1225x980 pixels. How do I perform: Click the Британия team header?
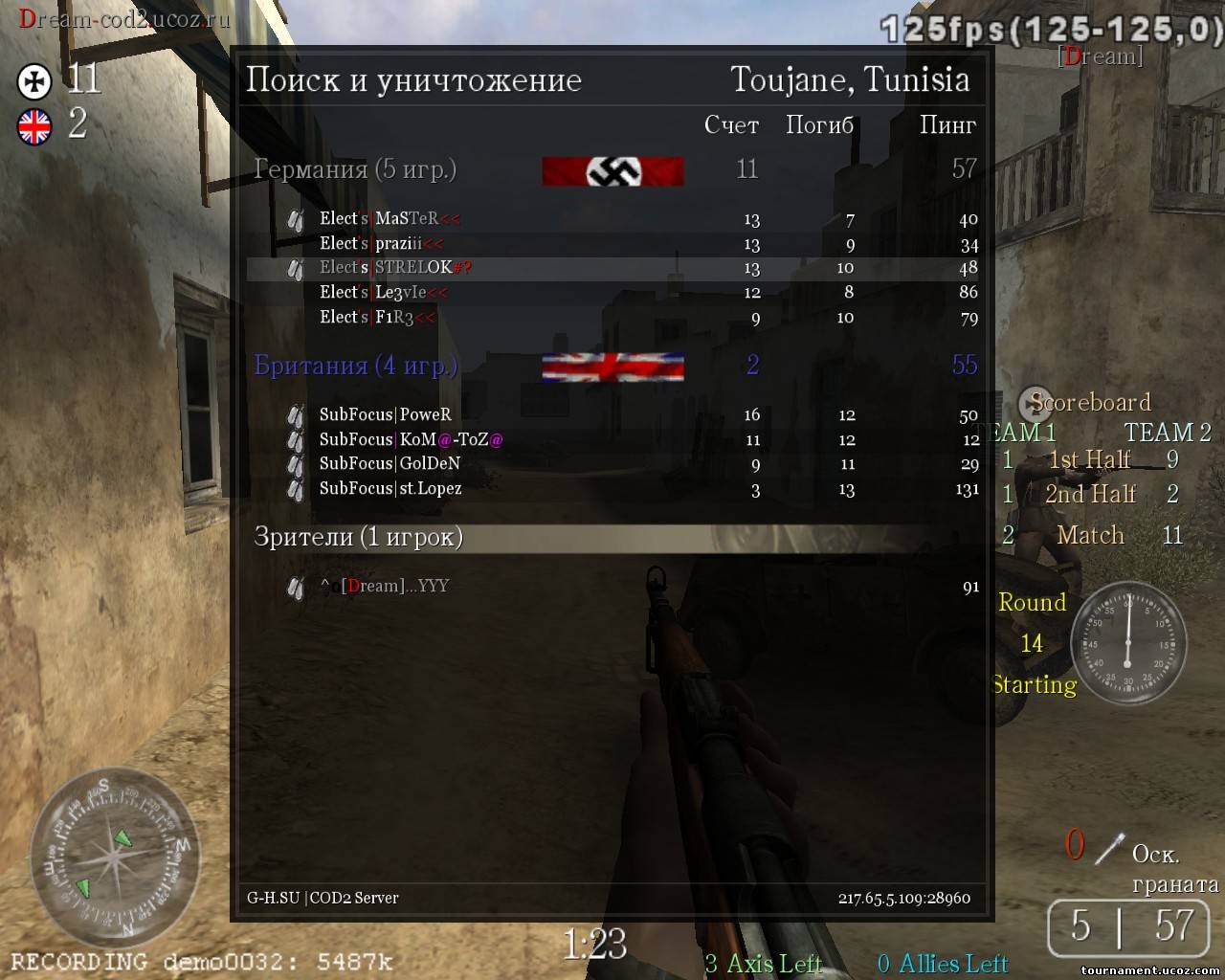coord(355,366)
